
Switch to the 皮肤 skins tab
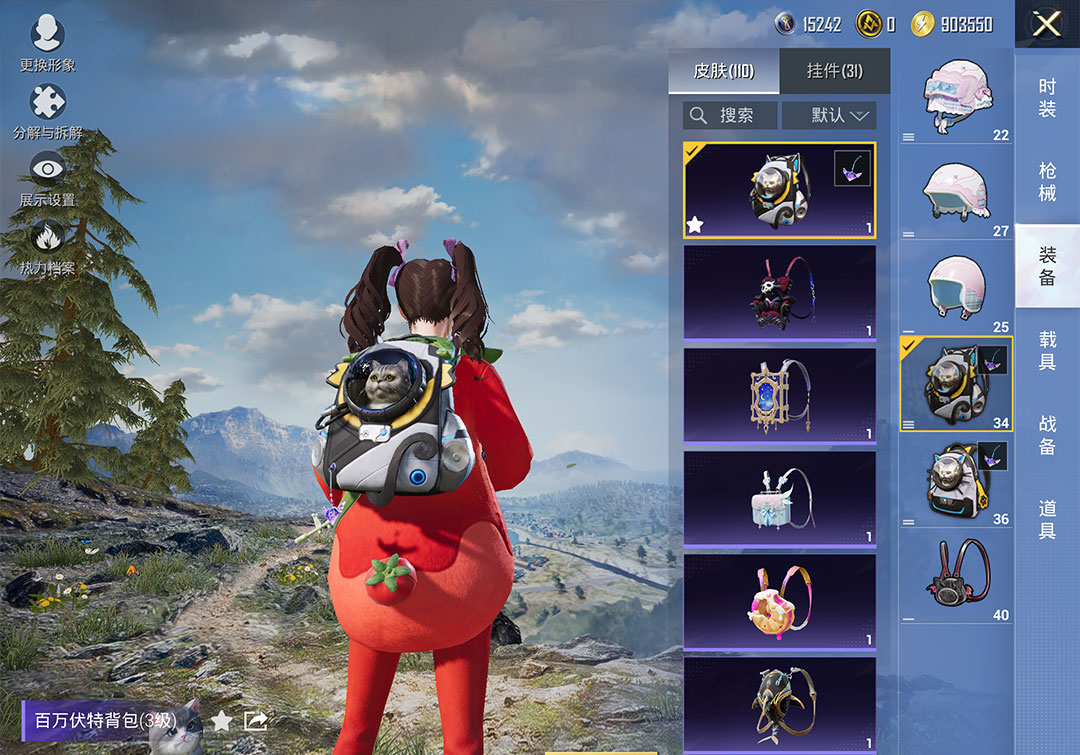723,71
